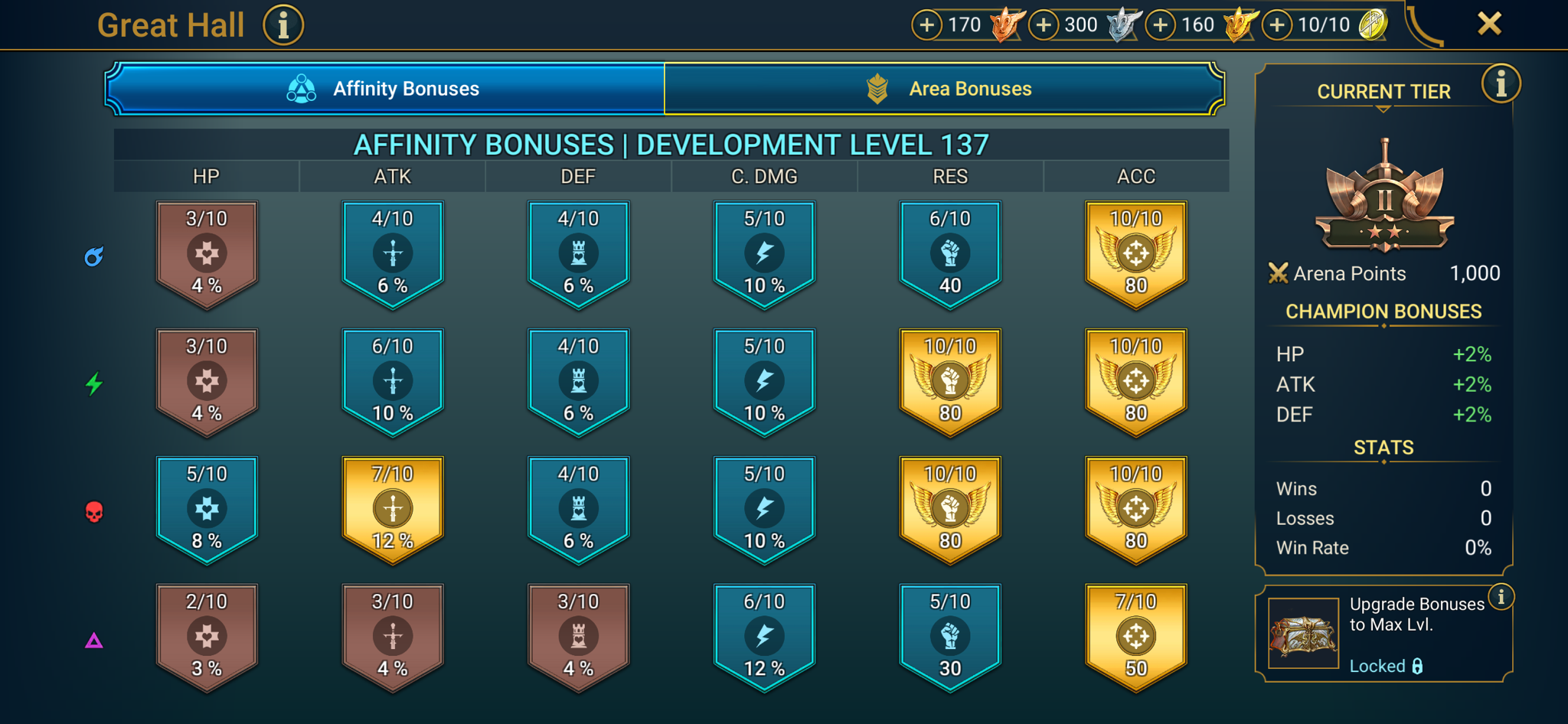Select the Magic affinity icon
Viewport: 1568px width, 724px height.
pyautogui.click(x=93, y=257)
